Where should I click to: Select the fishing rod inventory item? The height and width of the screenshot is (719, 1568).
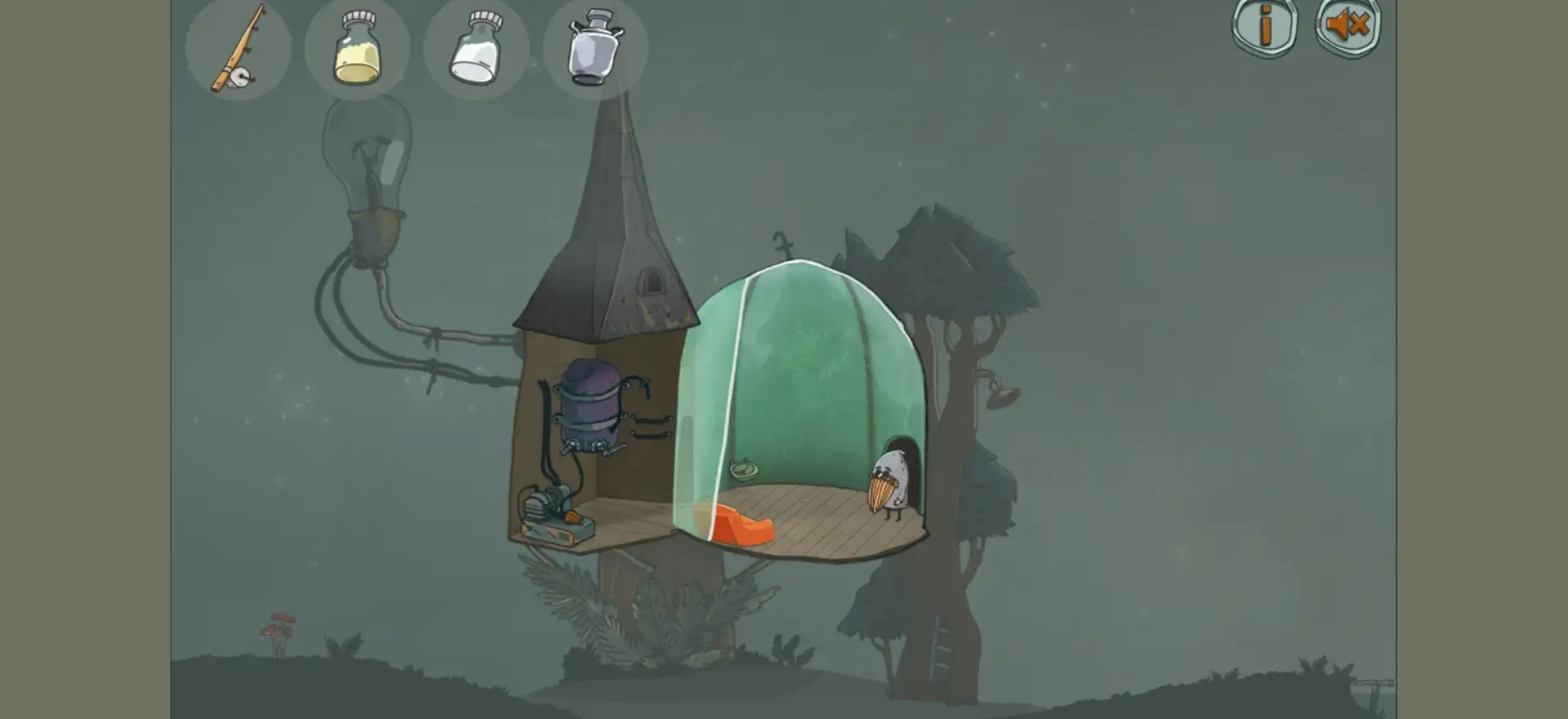coord(238,49)
